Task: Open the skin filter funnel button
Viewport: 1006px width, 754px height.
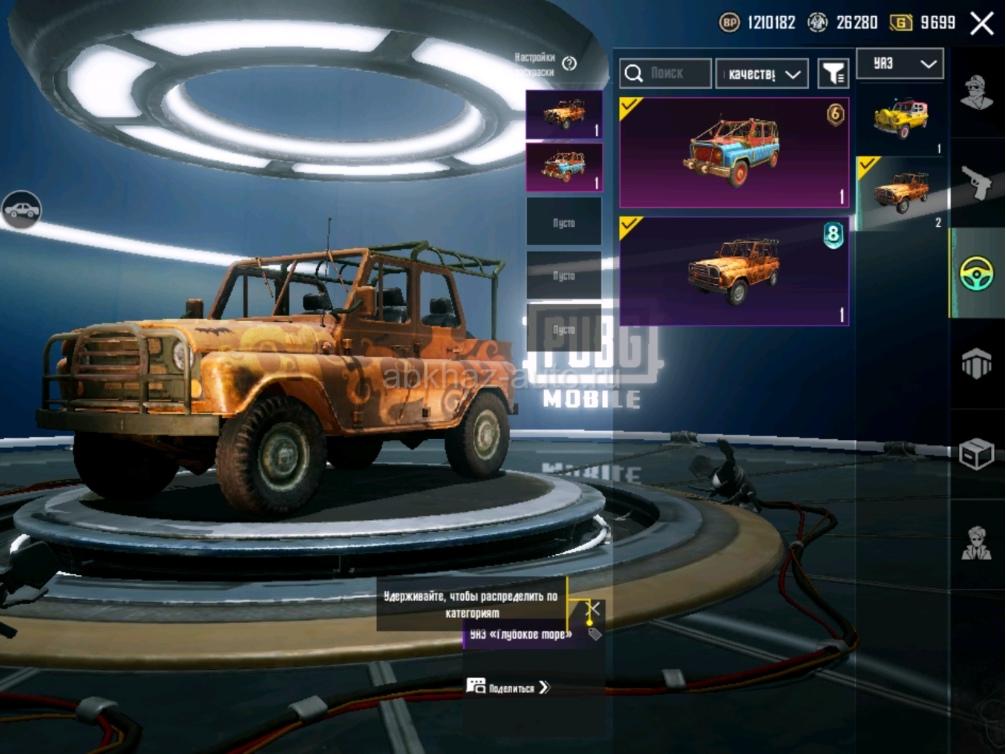Action: tap(833, 73)
